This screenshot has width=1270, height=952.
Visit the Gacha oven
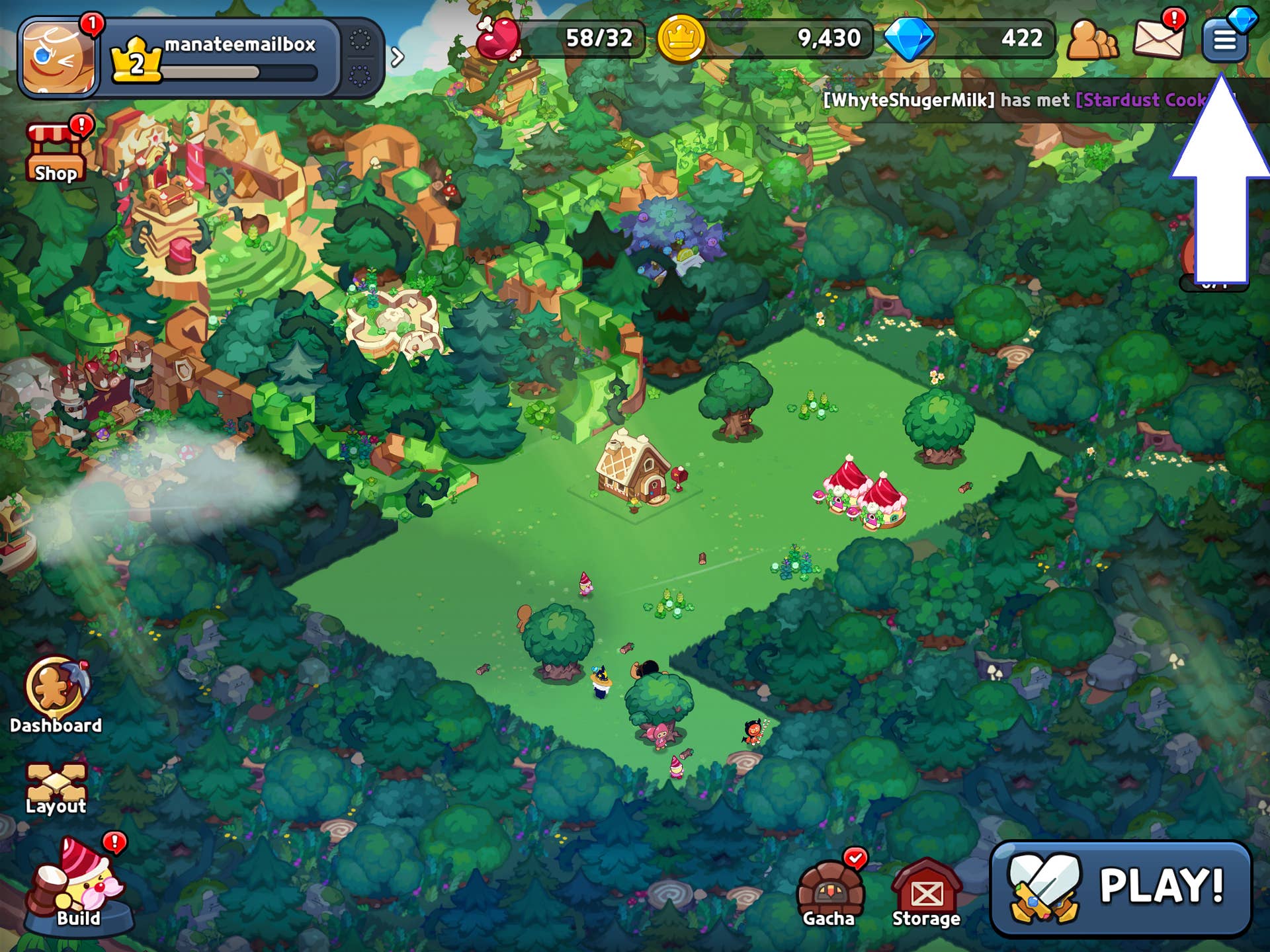click(829, 892)
